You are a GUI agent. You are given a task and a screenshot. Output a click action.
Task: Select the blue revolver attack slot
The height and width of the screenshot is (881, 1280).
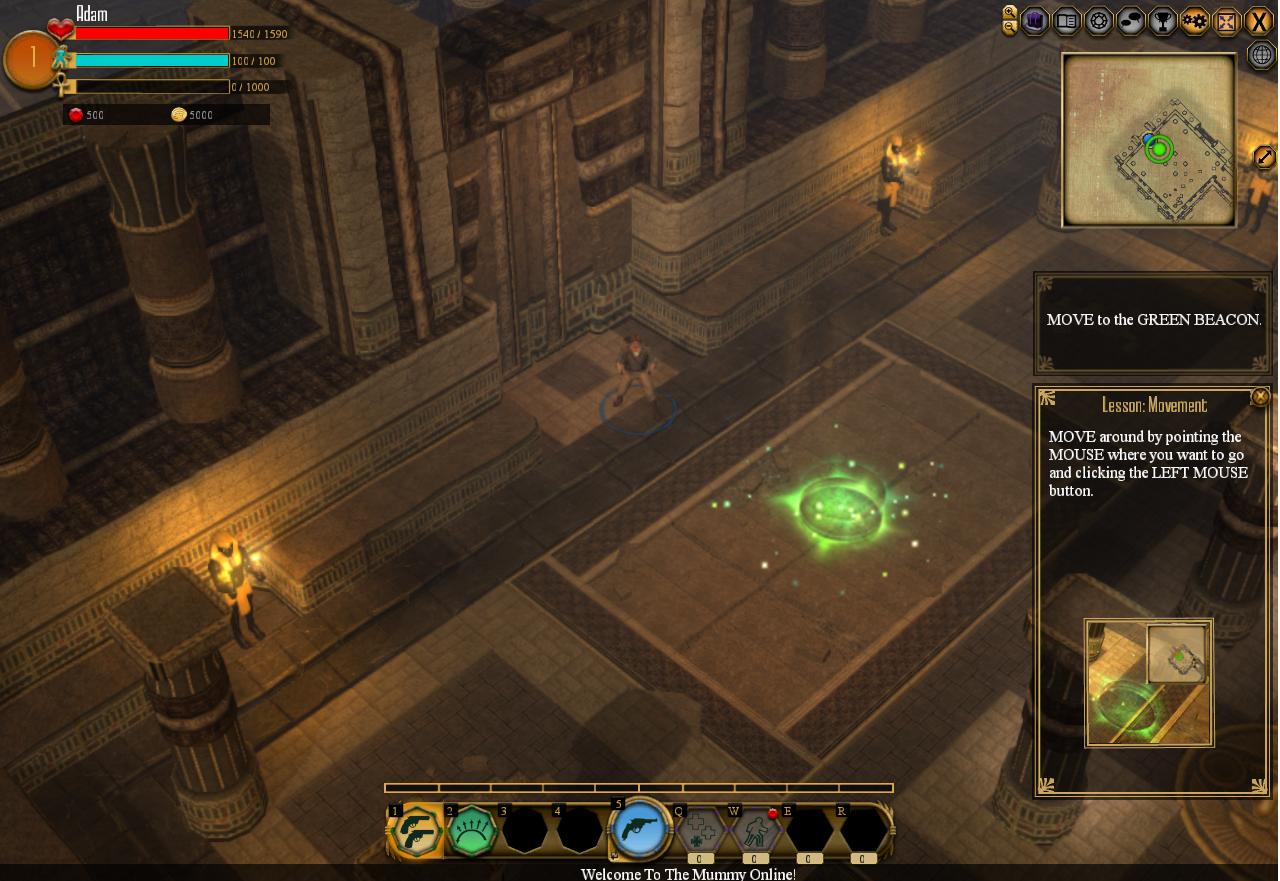(x=639, y=829)
